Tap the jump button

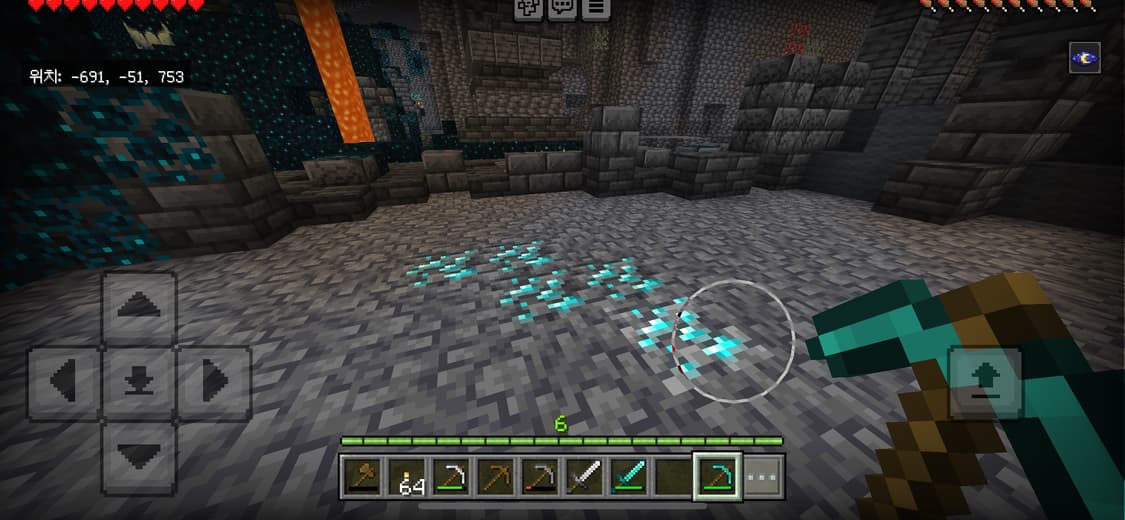985,383
